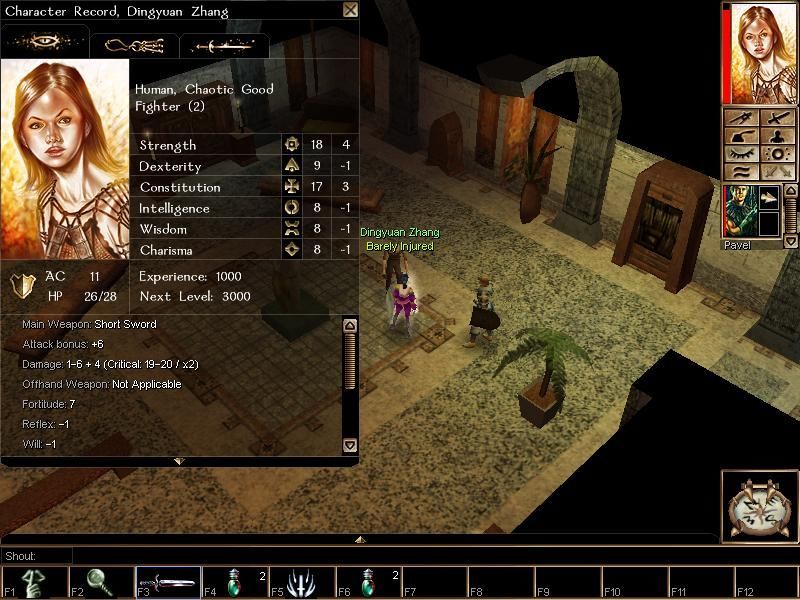Switch to the eye tab of Character Record
The image size is (800, 600).
point(45,44)
